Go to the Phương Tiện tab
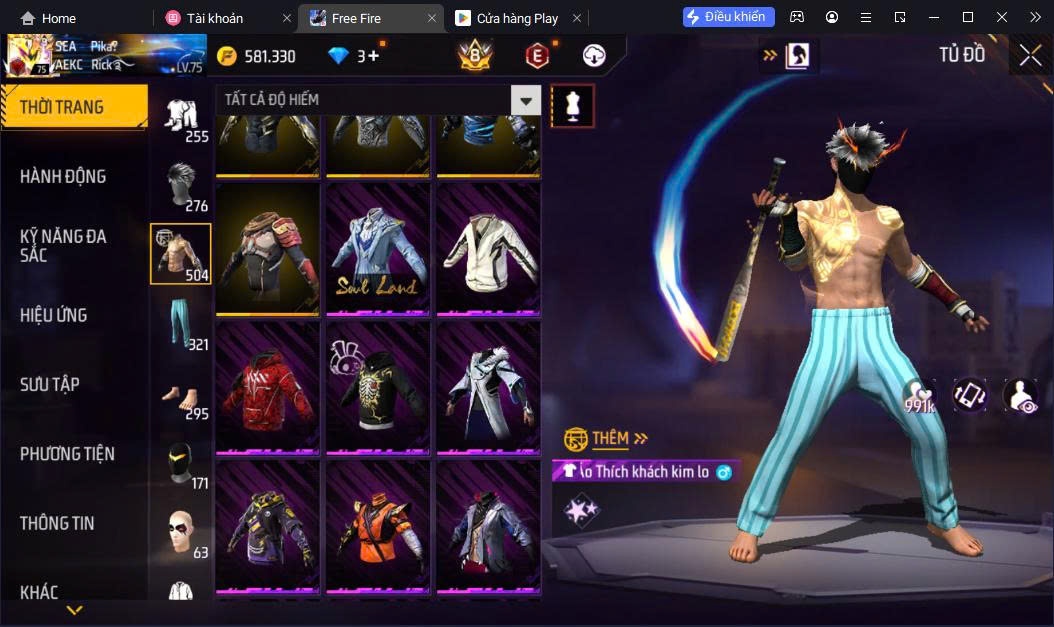The image size is (1054, 627). point(67,454)
